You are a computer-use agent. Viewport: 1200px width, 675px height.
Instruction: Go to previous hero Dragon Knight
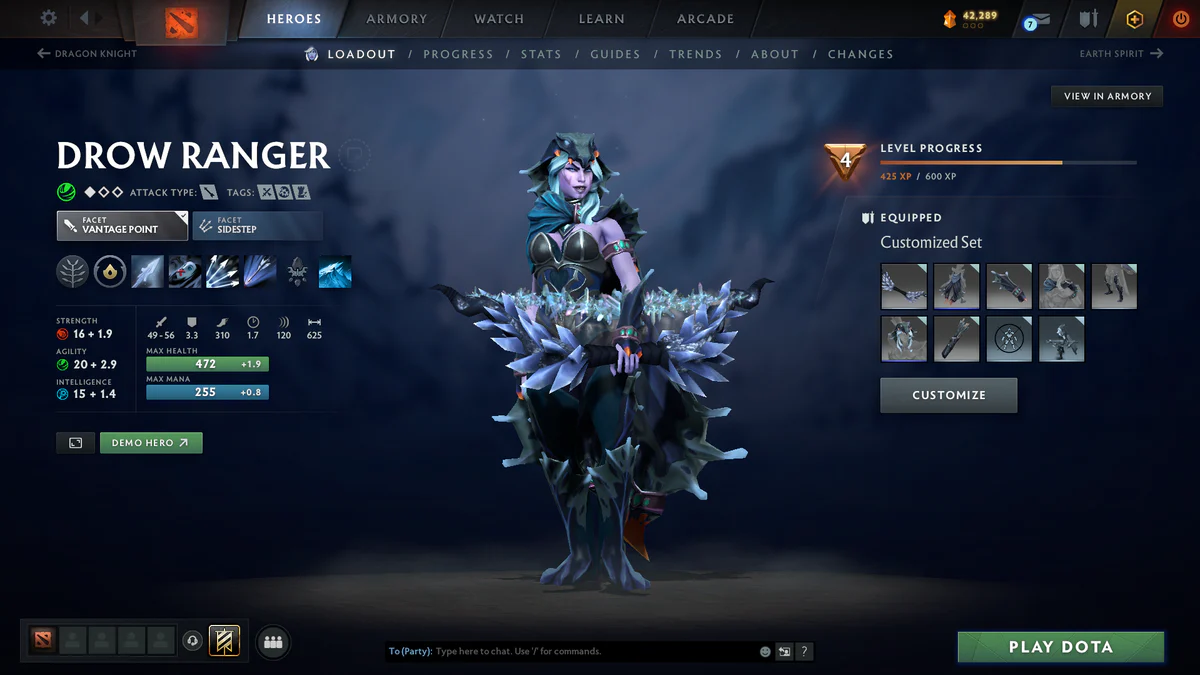coord(87,54)
